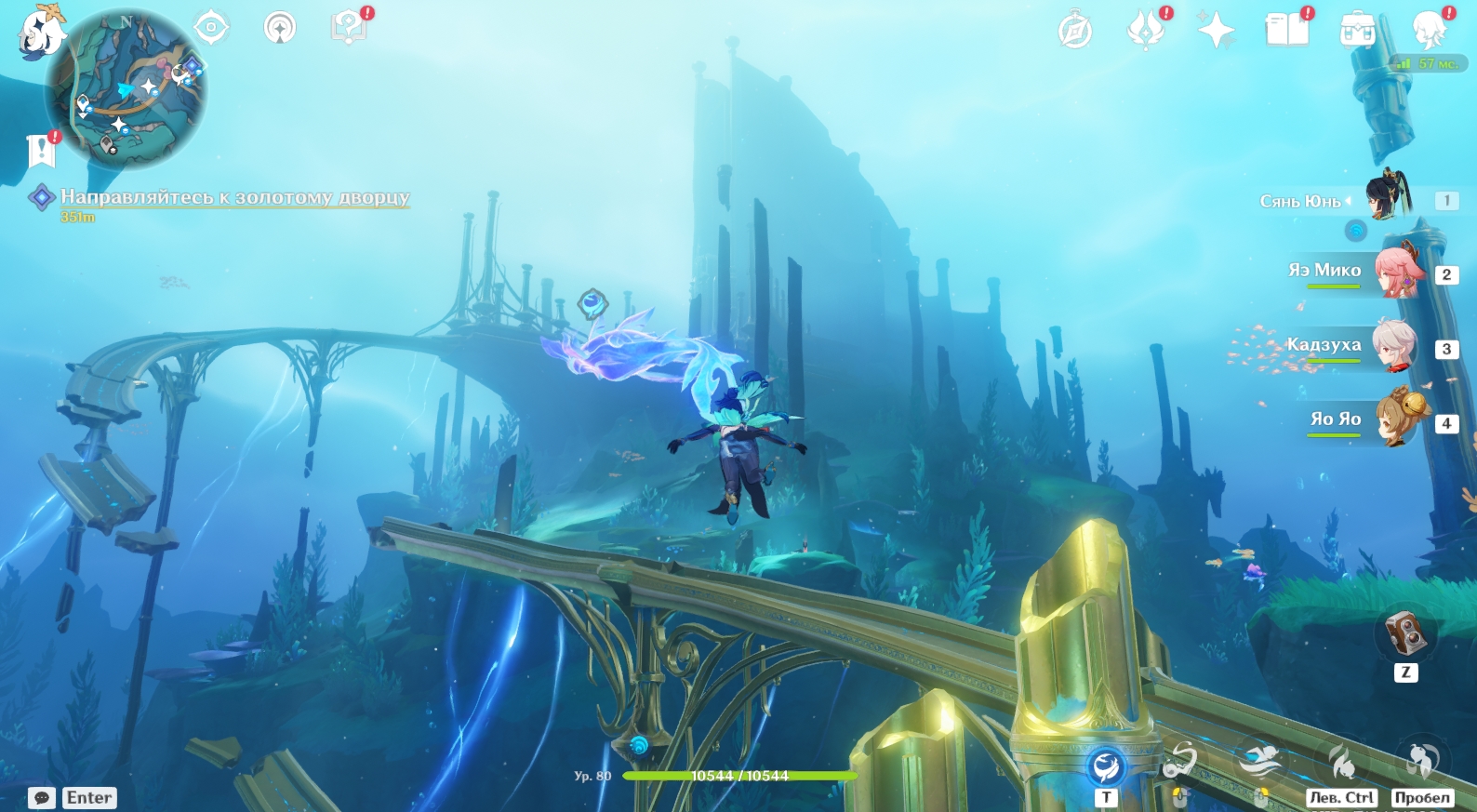The image size is (1477, 812).
Task: Open the adventurer handbook book icon
Action: (1287, 29)
